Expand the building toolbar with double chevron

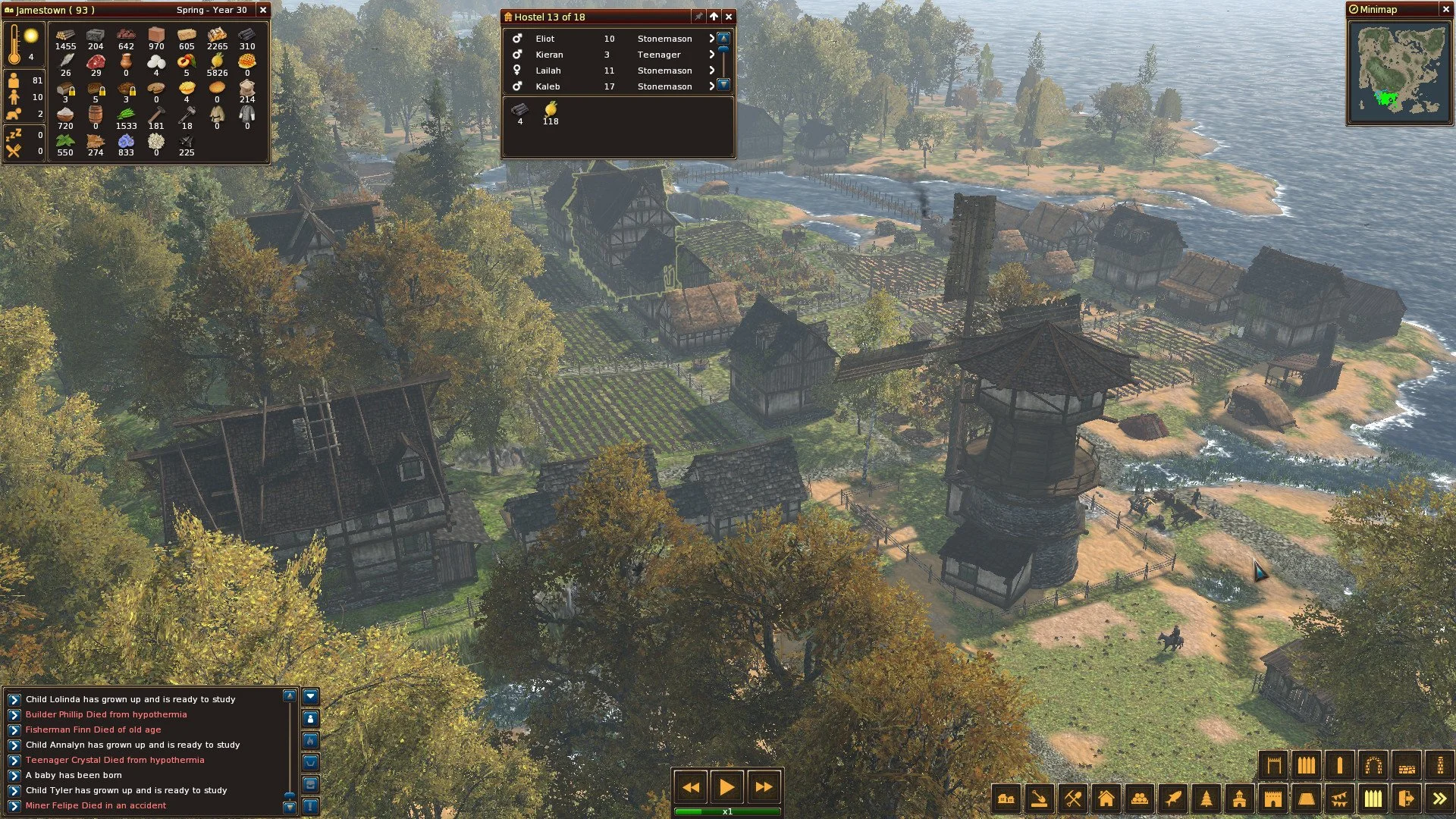click(x=1439, y=799)
